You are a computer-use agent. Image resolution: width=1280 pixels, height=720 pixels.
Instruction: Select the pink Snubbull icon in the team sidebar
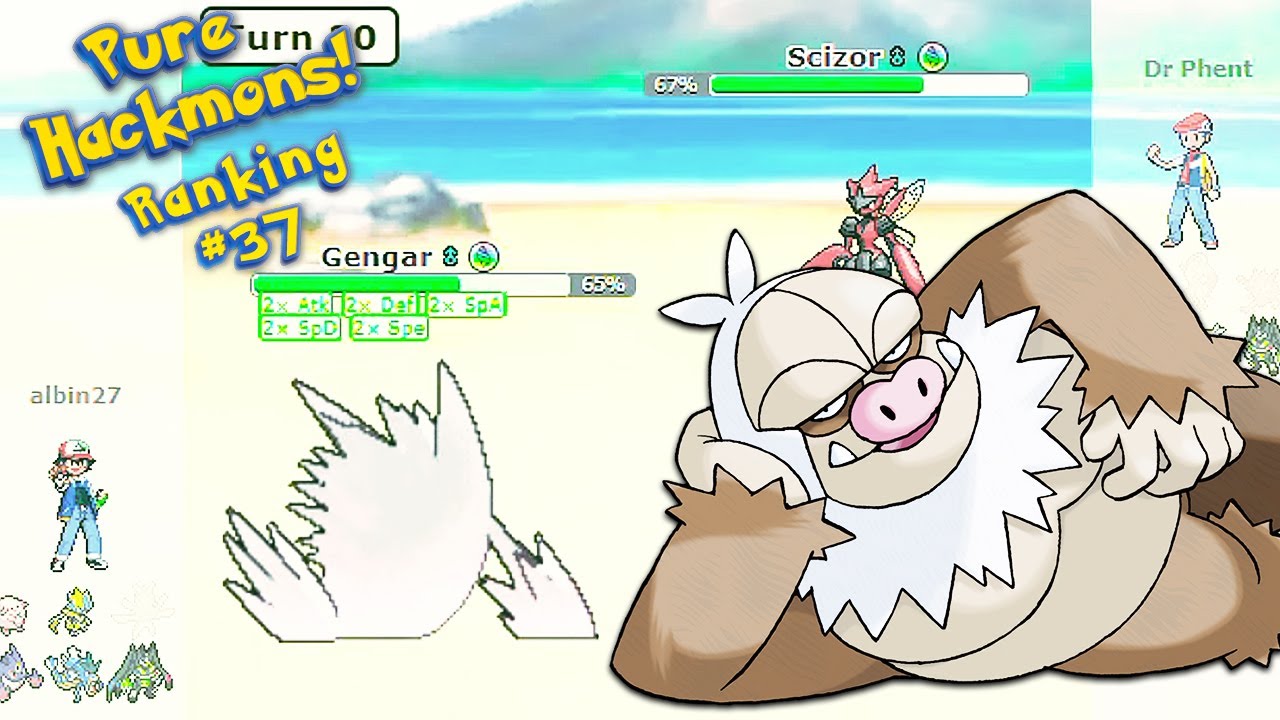click(12, 611)
